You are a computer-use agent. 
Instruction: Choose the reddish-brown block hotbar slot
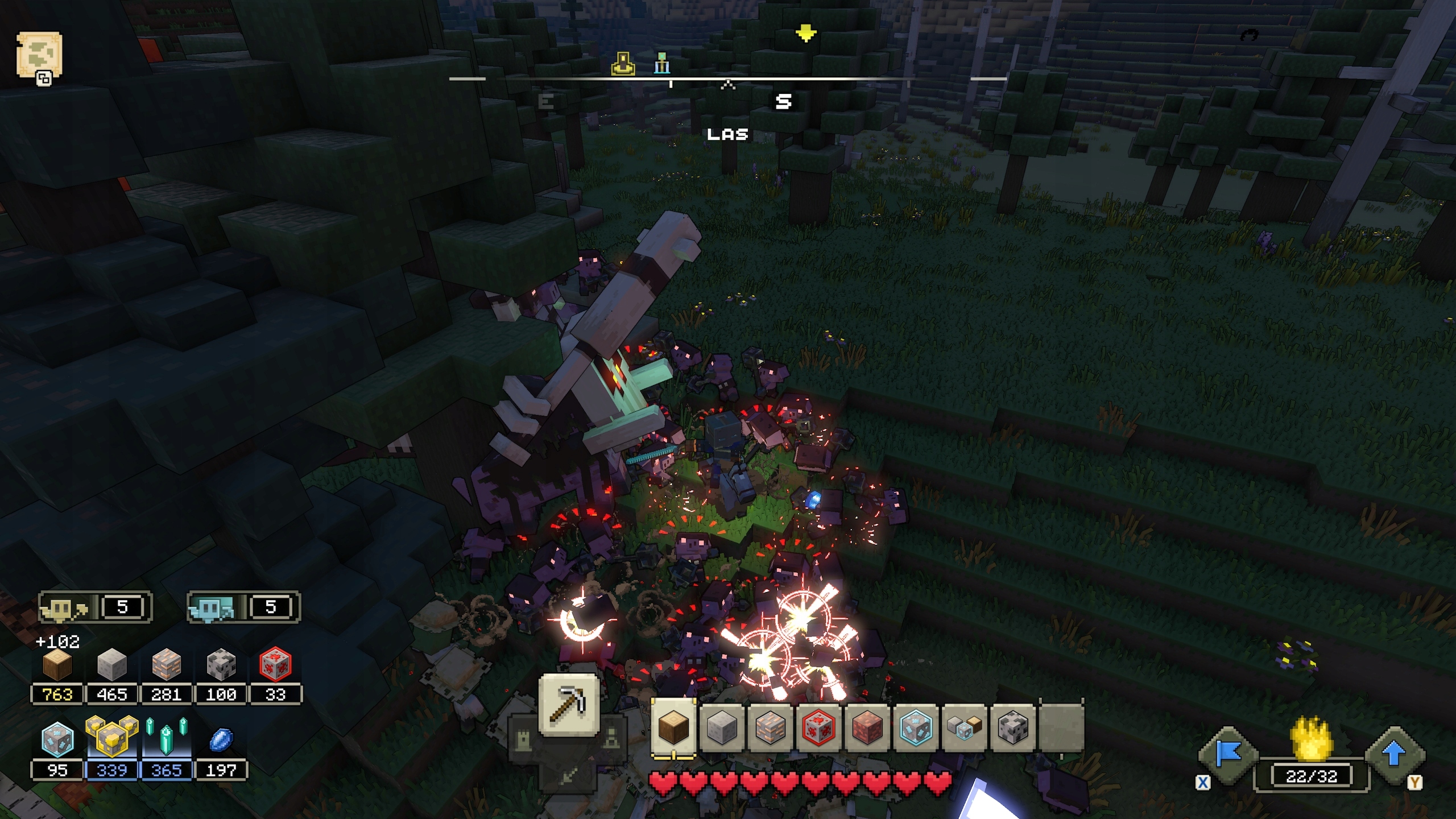(x=867, y=727)
